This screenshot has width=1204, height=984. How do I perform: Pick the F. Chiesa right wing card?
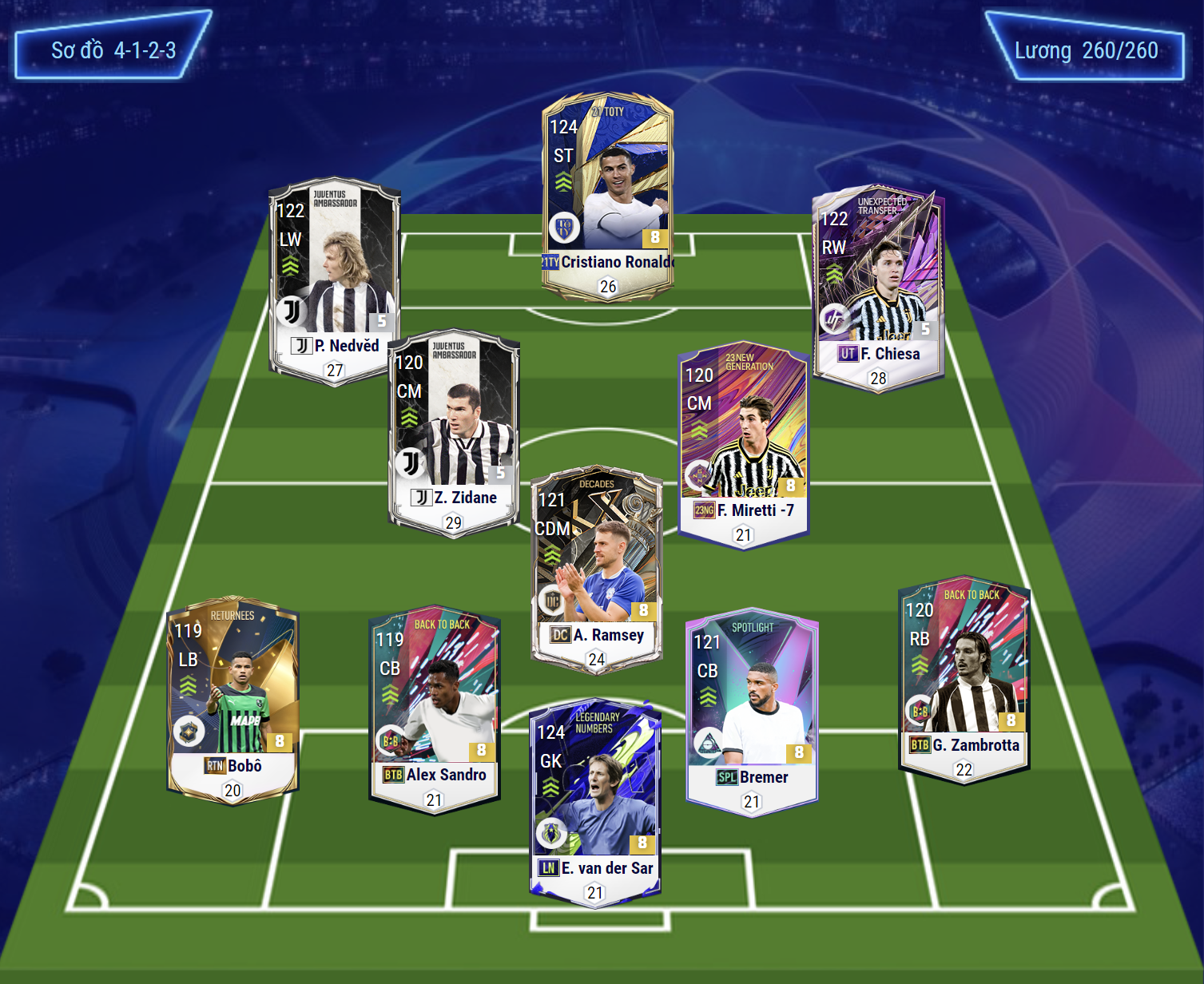point(878,288)
